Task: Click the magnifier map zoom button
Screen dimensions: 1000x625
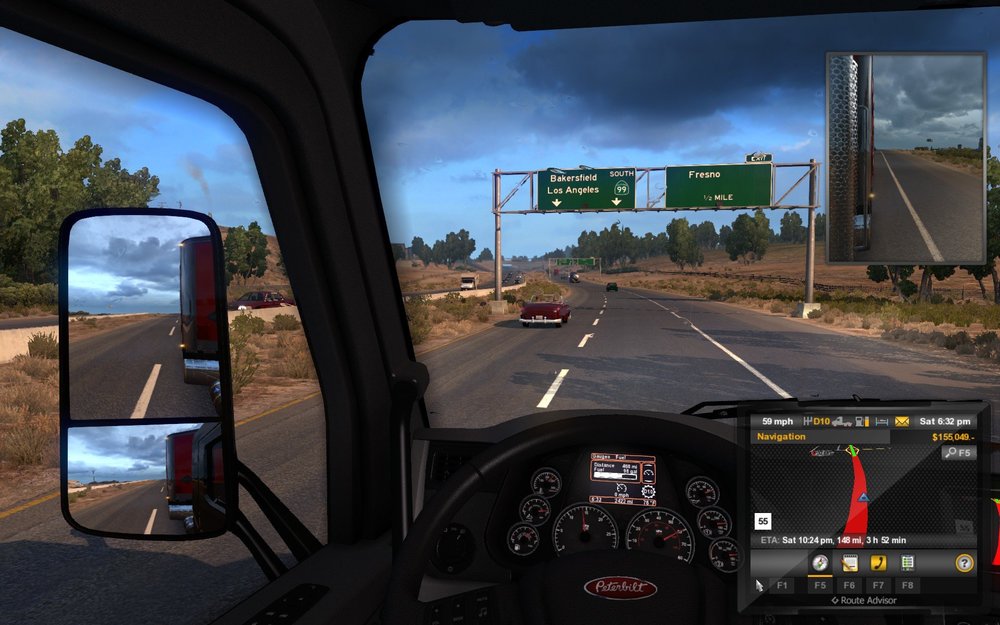Action: point(957,453)
